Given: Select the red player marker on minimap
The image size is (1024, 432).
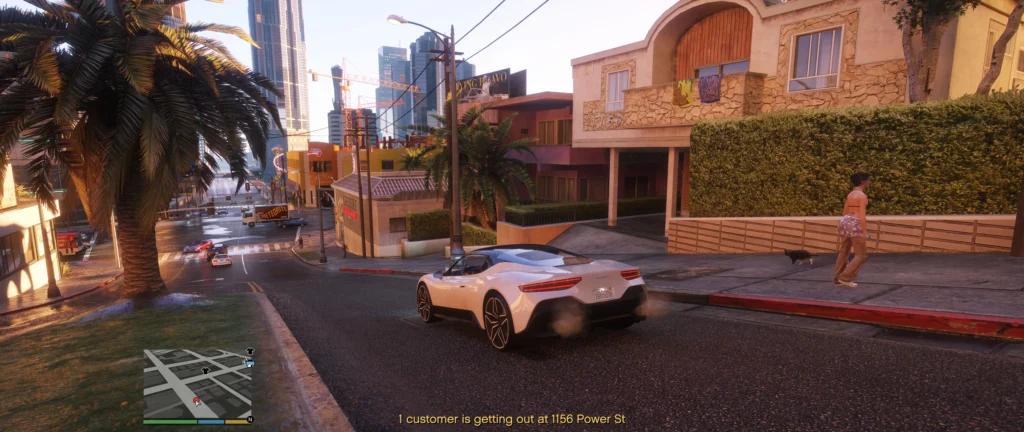Looking at the screenshot, I should tap(196, 400).
